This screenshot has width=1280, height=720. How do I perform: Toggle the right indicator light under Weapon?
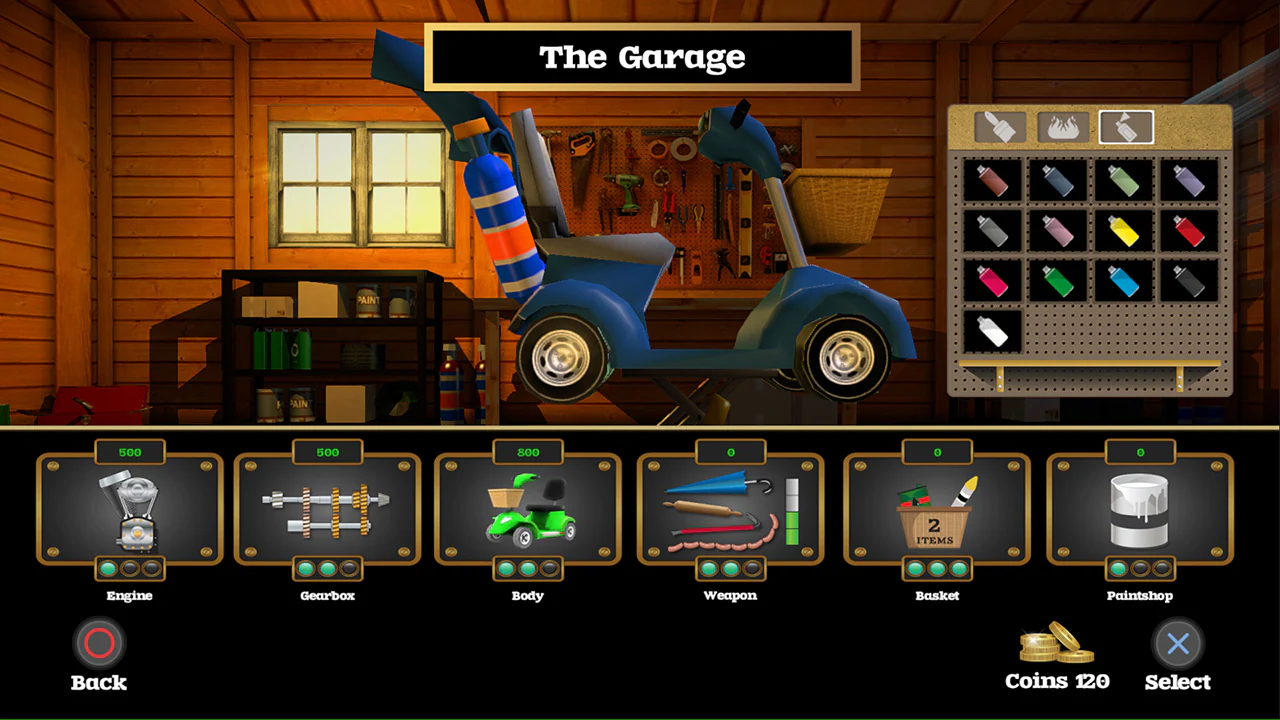pyautogui.click(x=753, y=570)
